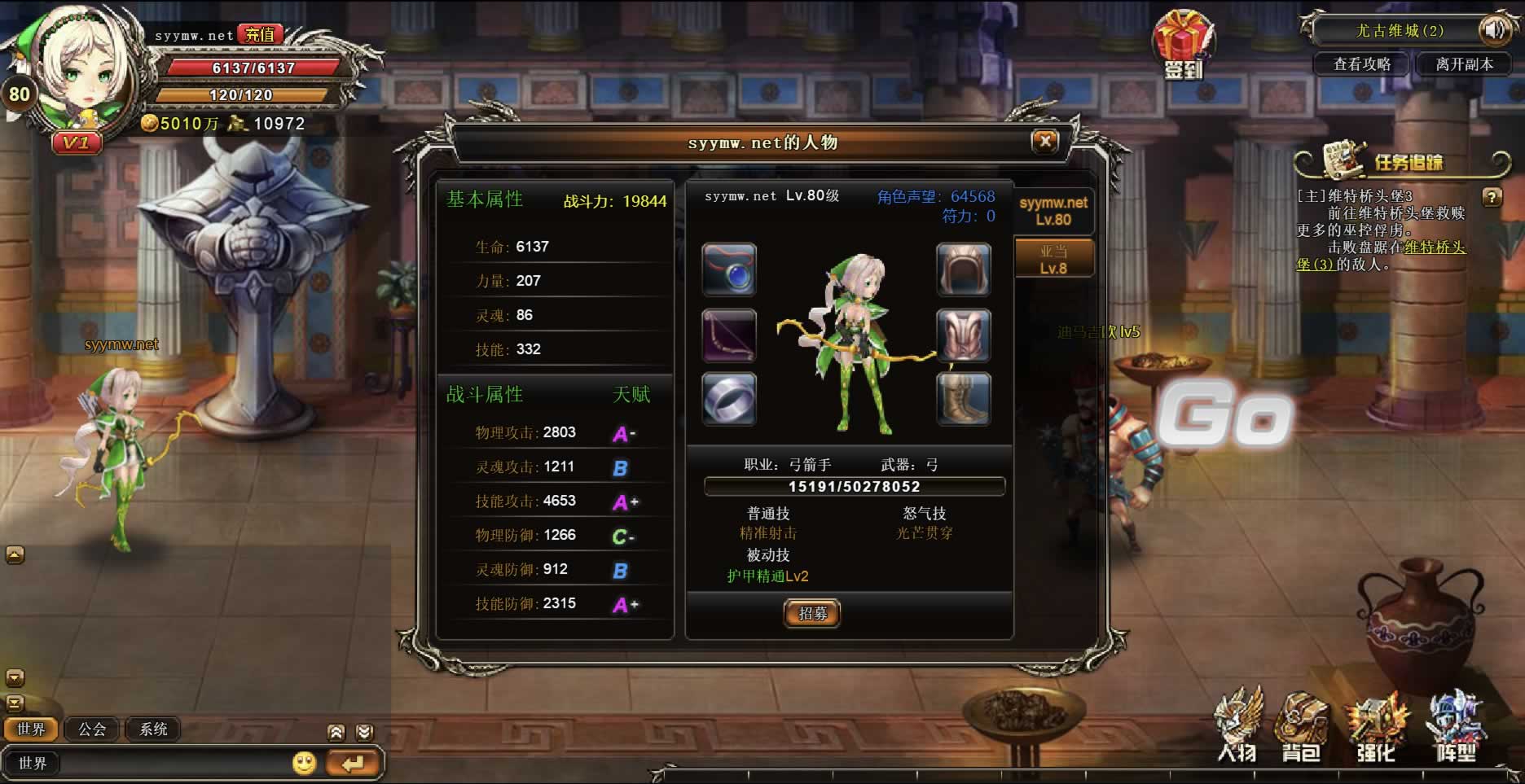Select the bow weapon slot

tap(729, 335)
